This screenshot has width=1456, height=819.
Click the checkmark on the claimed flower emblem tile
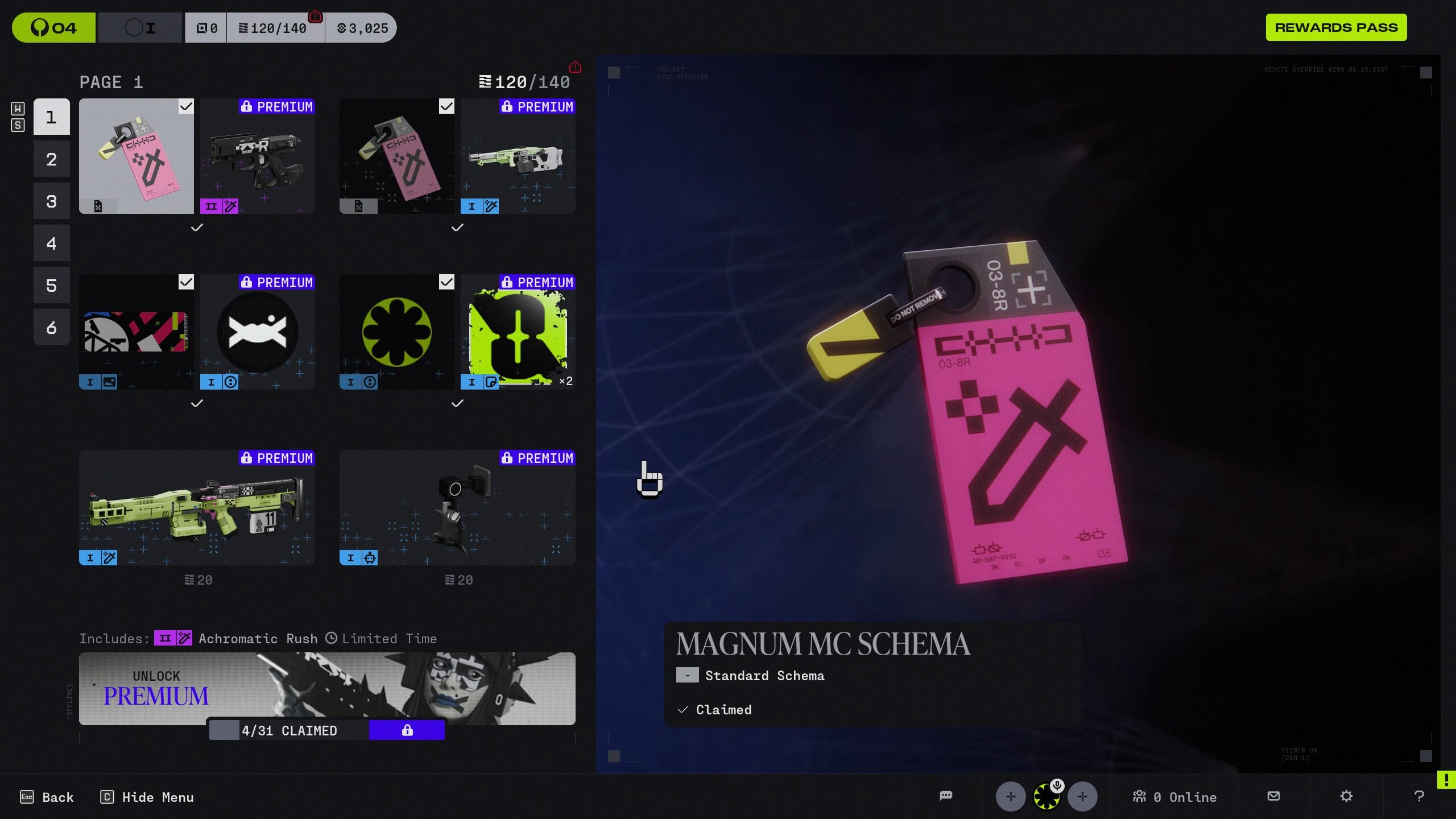point(445,282)
